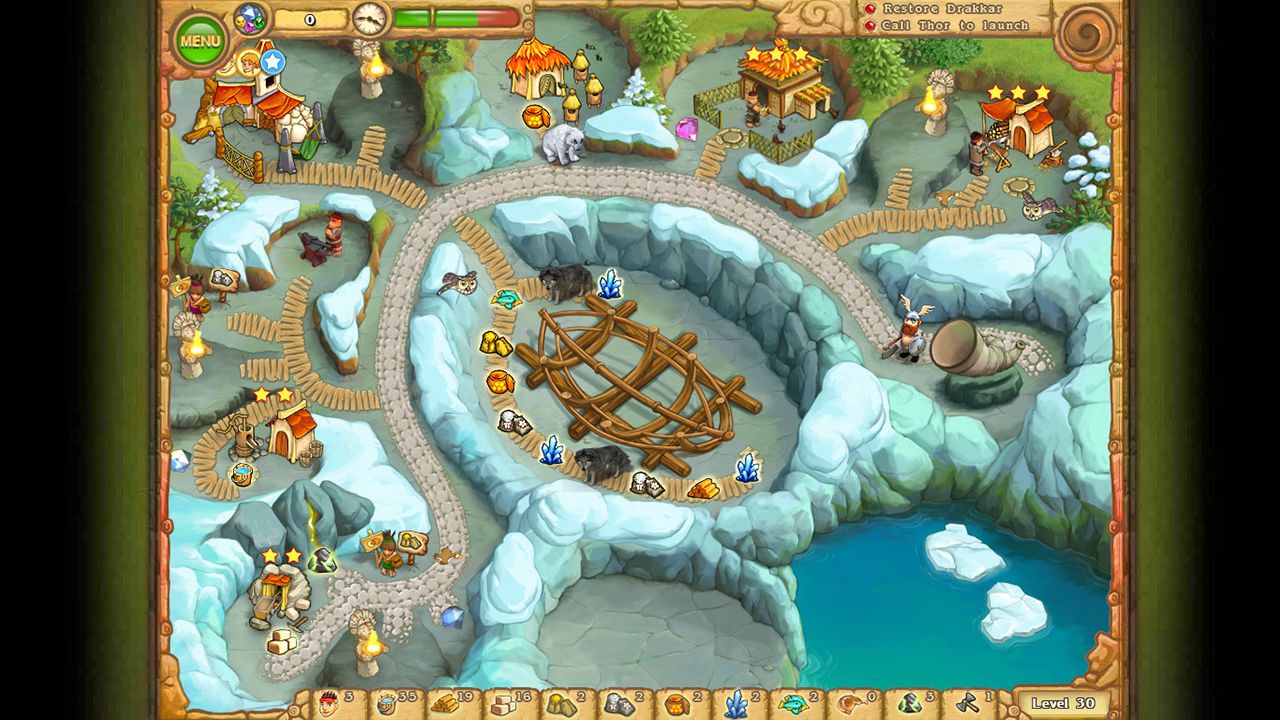Image resolution: width=1280 pixels, height=720 pixels.
Task: Check off the Restore Drakkar objective bullet
Action: pyautogui.click(x=870, y=9)
